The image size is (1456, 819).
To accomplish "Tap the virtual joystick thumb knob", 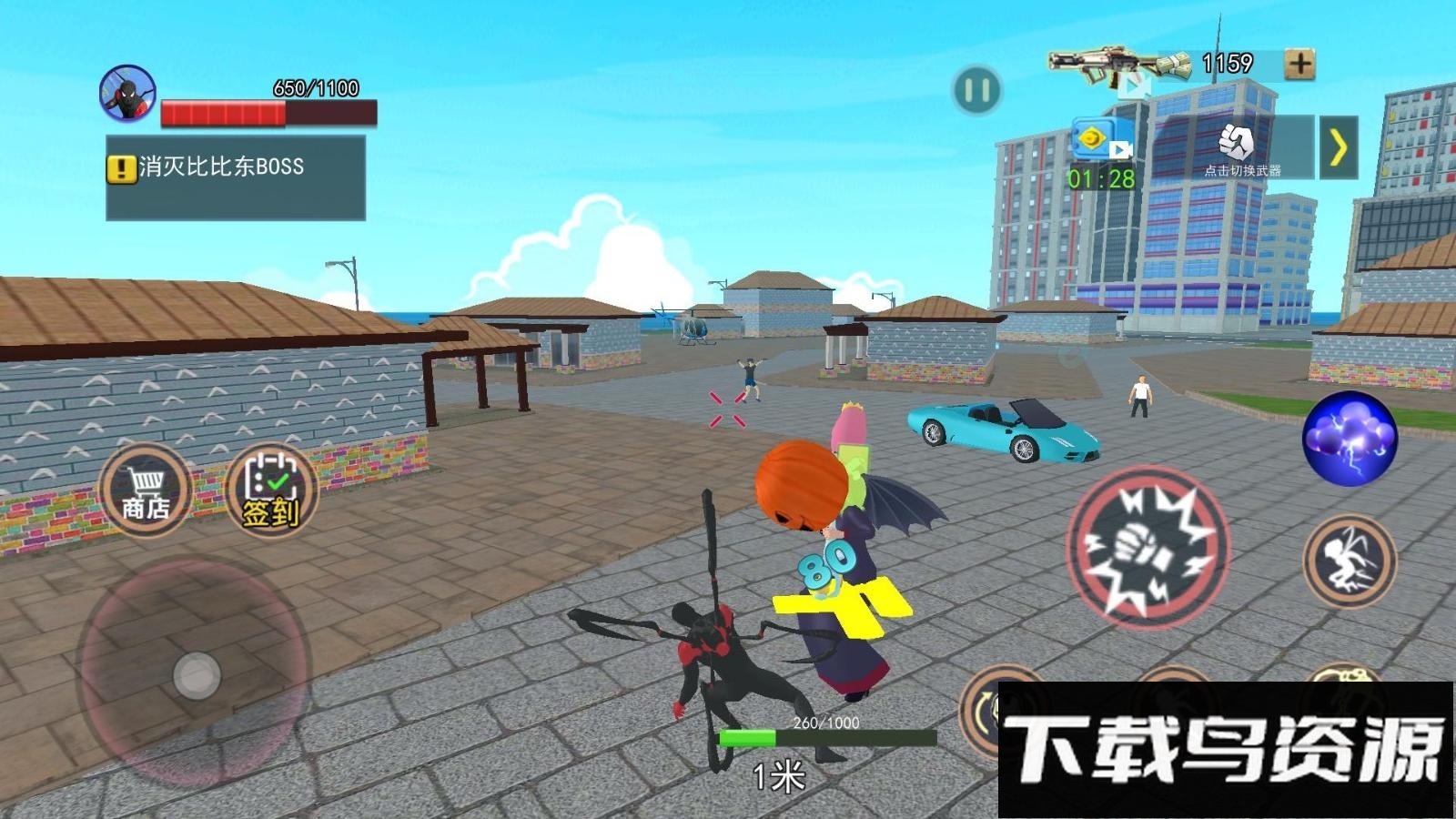I will click(x=197, y=675).
